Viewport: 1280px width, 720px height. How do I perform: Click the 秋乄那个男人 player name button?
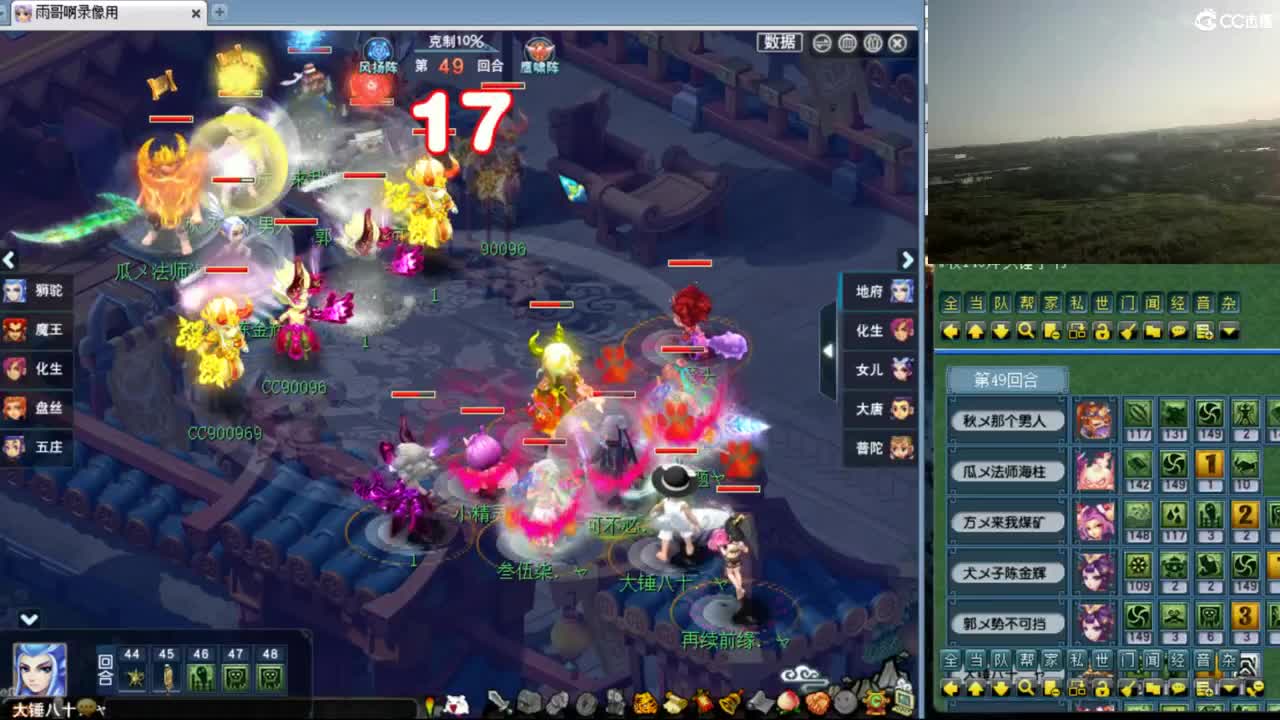1005,420
